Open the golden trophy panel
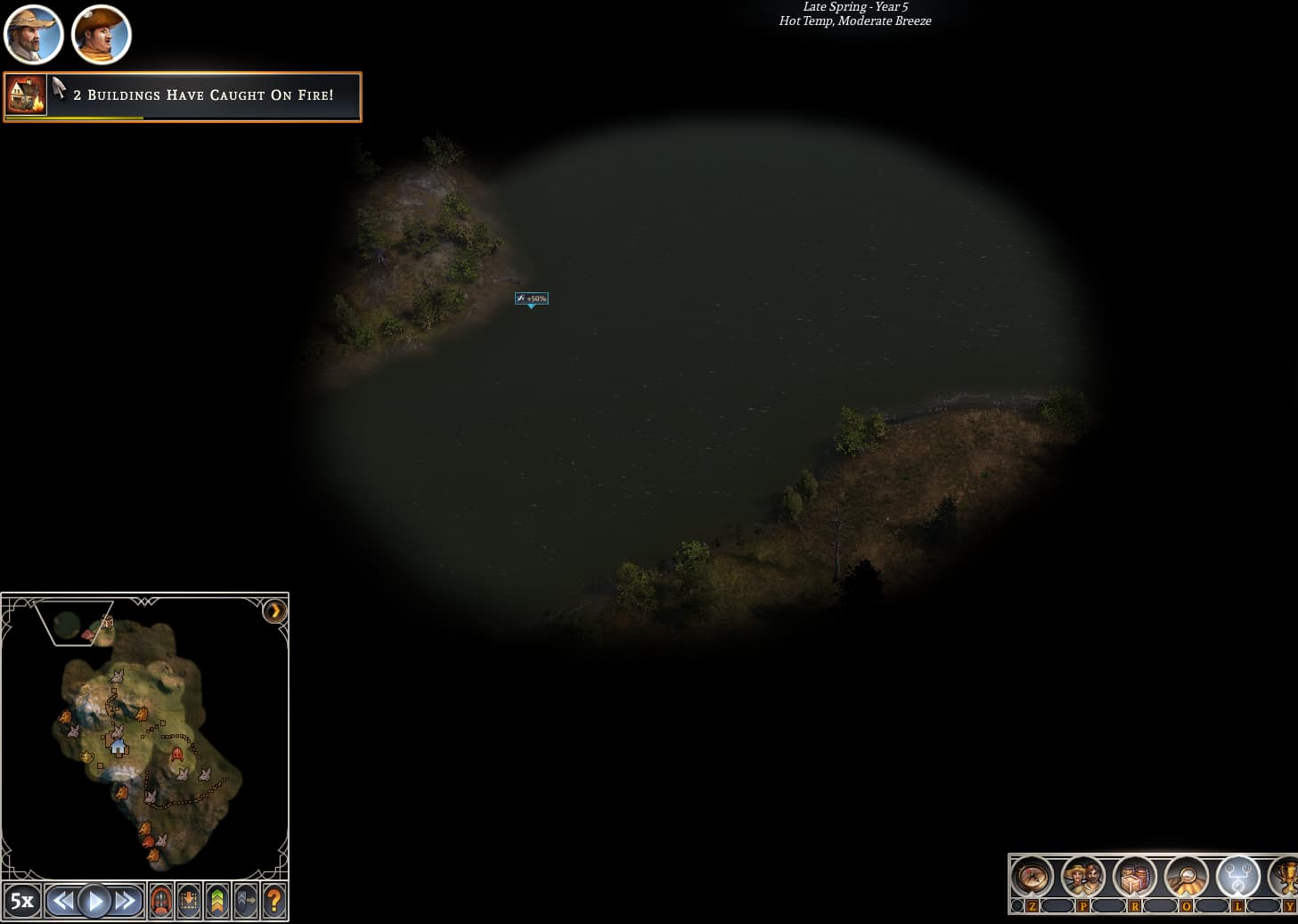 1286,879
